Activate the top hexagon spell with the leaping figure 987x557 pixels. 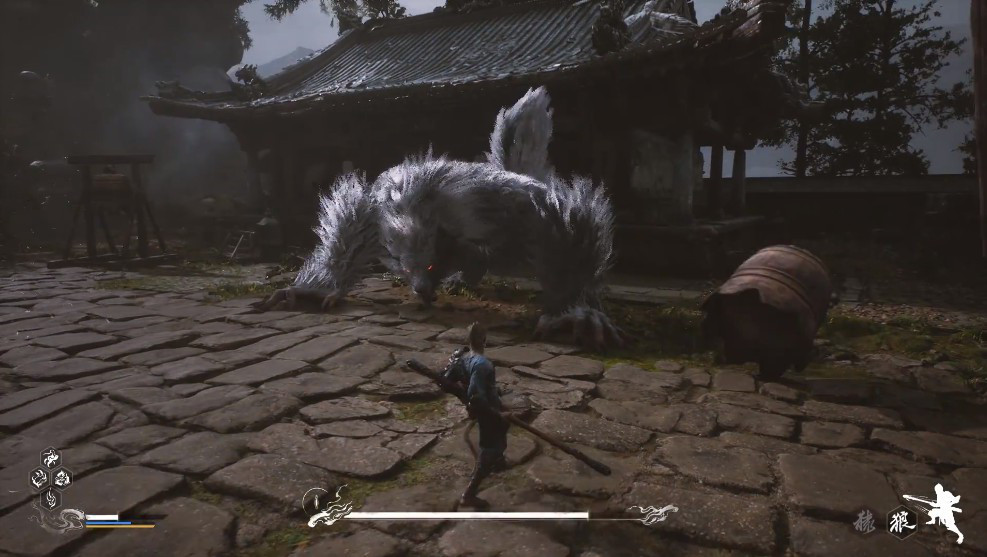[x=50, y=459]
